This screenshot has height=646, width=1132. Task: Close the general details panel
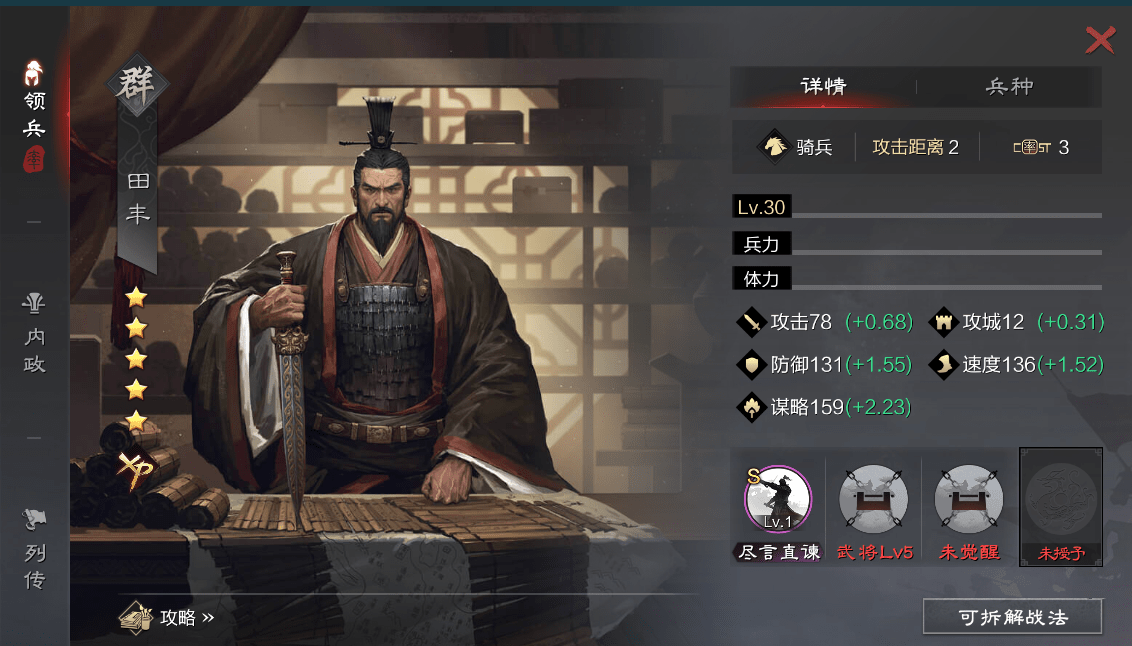(x=1100, y=40)
